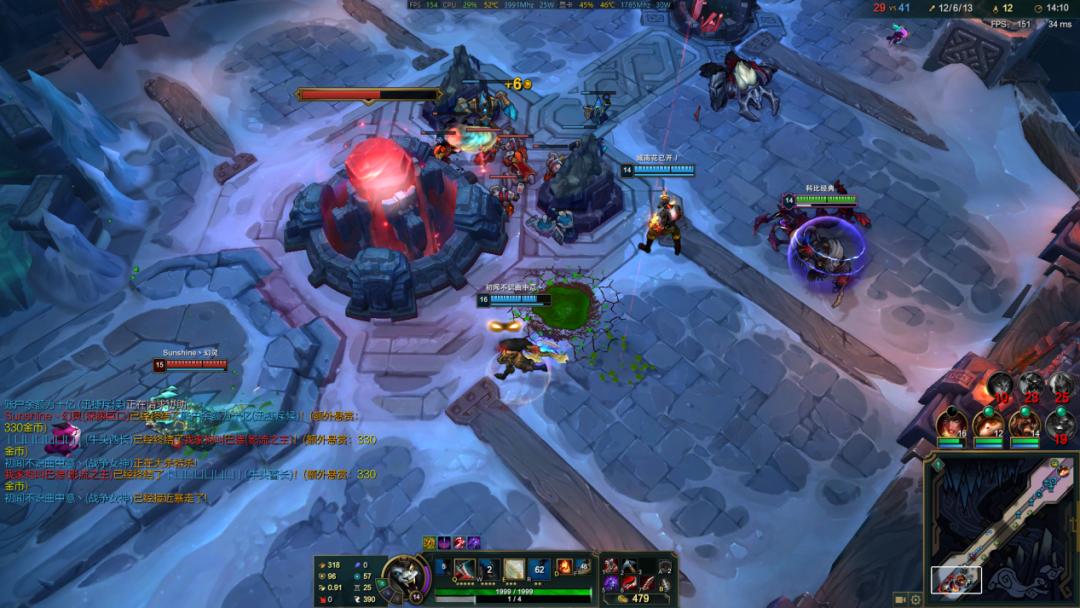Viewport: 1080px width, 608px height.
Task: Cast the R ultimate showing 62 cooldown
Action: 539,570
